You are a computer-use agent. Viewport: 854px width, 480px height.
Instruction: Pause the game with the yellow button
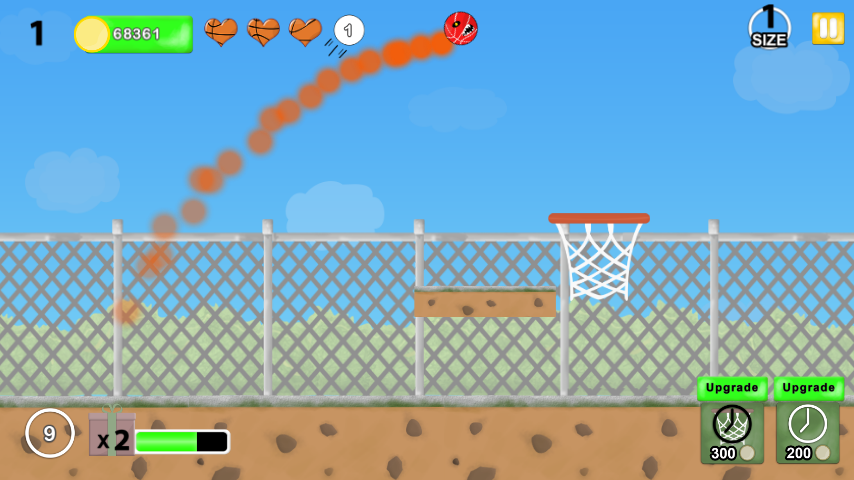point(828,28)
